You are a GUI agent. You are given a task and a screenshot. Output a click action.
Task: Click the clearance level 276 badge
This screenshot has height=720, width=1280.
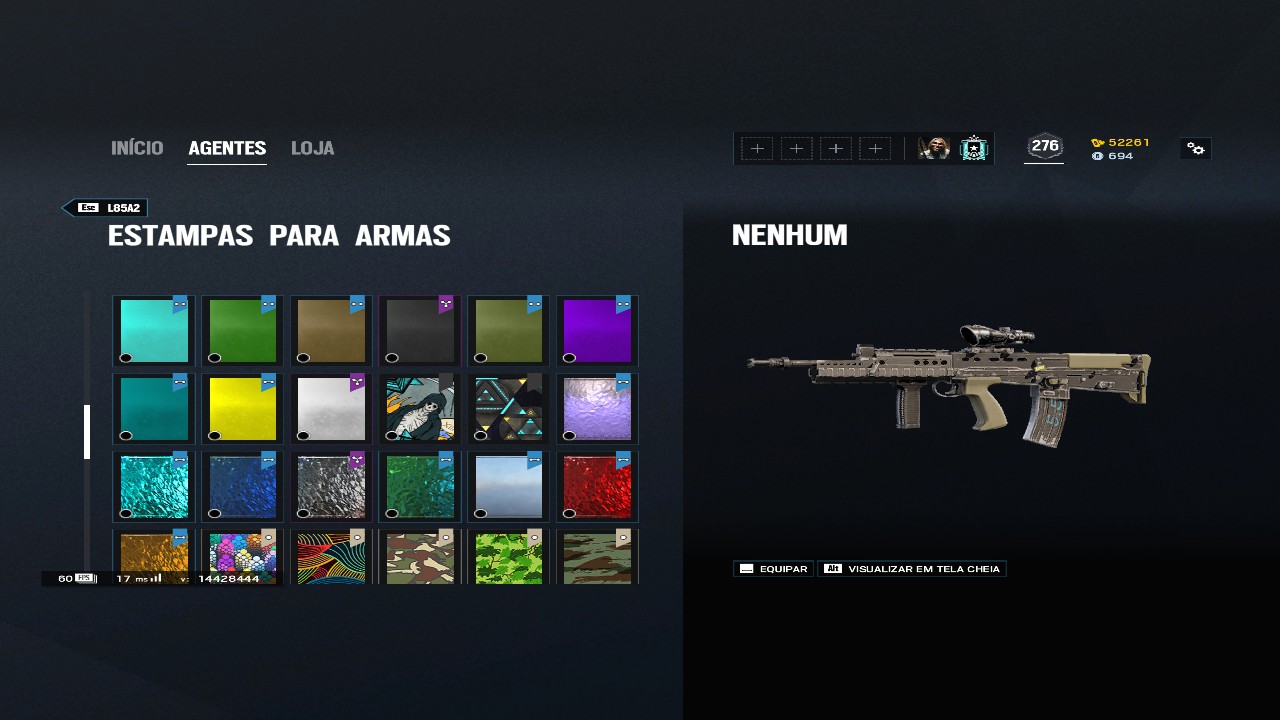point(1044,147)
